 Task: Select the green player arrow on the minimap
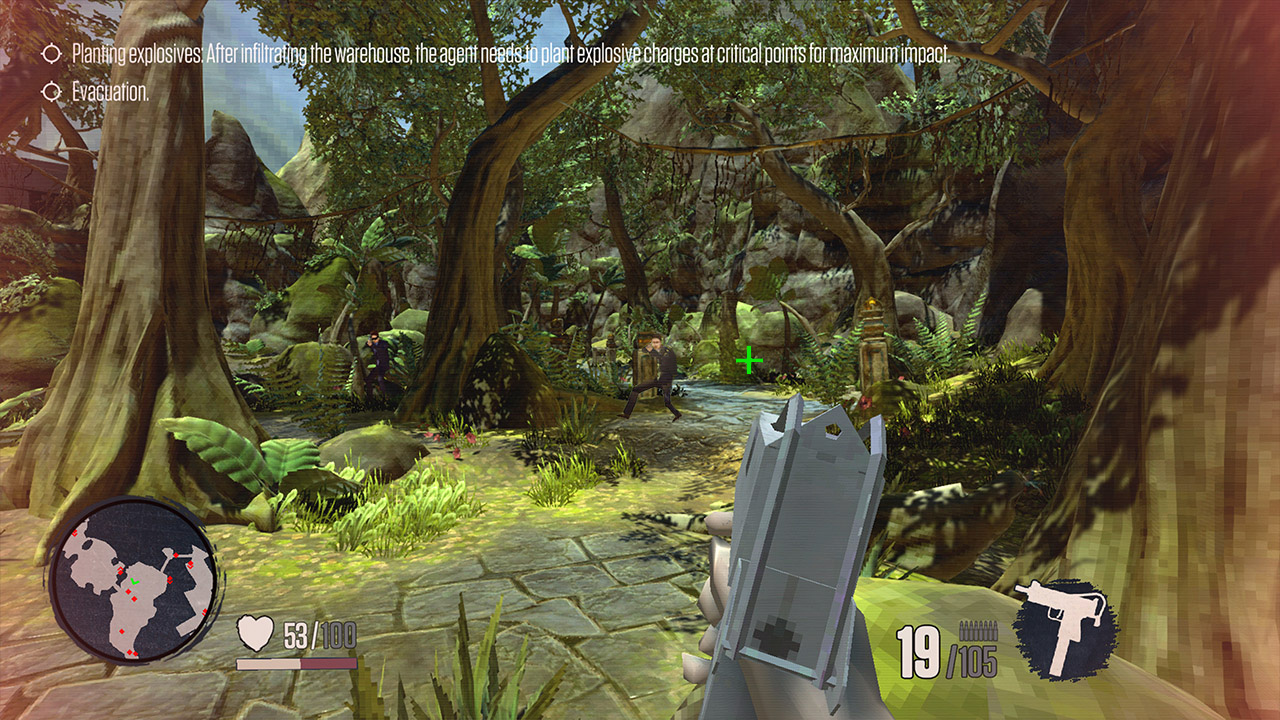tap(135, 581)
